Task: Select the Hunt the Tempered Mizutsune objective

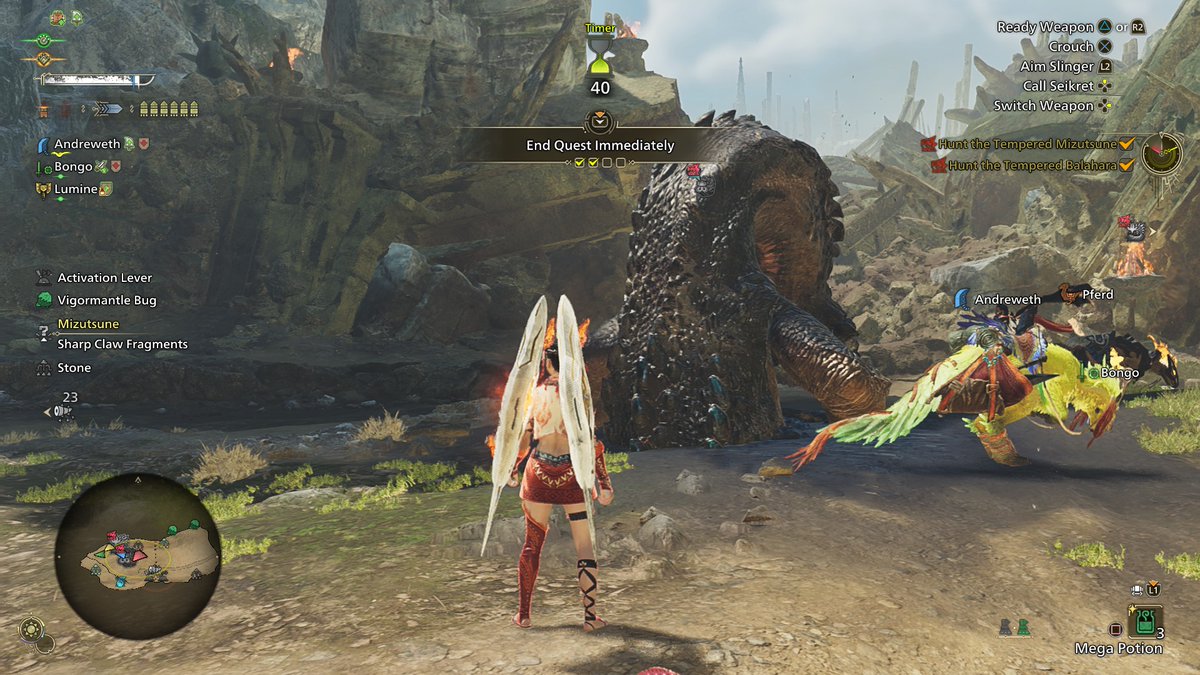Action: pos(1028,144)
